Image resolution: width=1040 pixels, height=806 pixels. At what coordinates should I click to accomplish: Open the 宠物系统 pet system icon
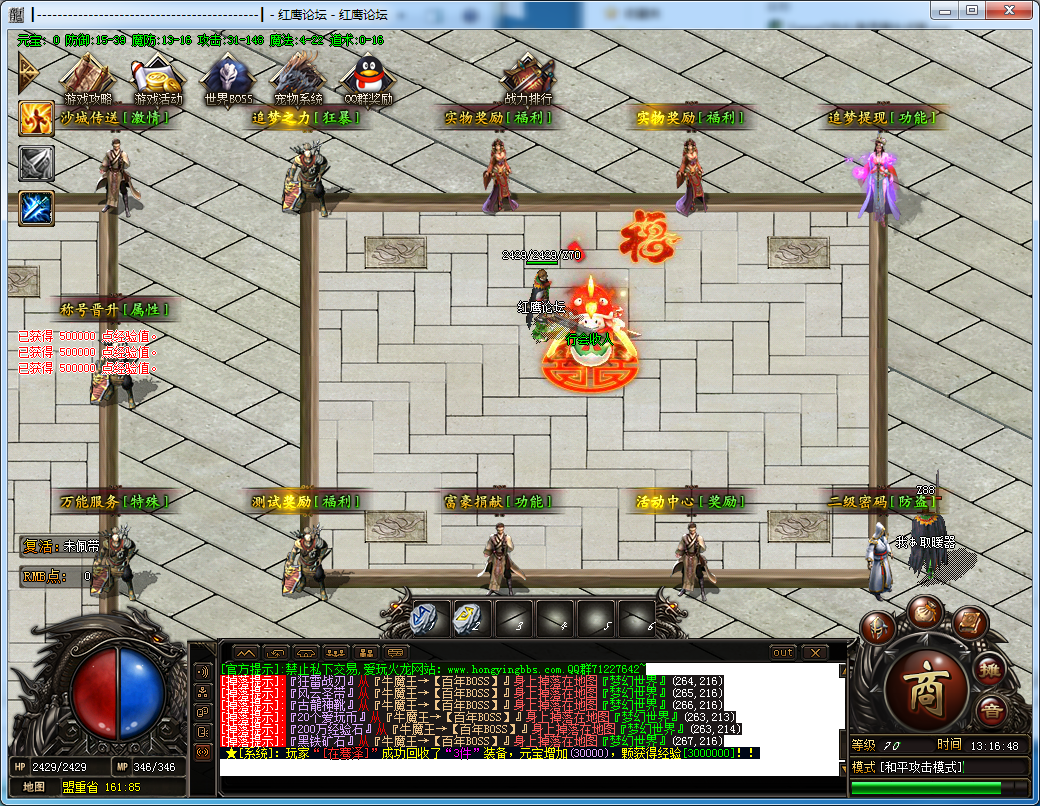click(x=298, y=76)
